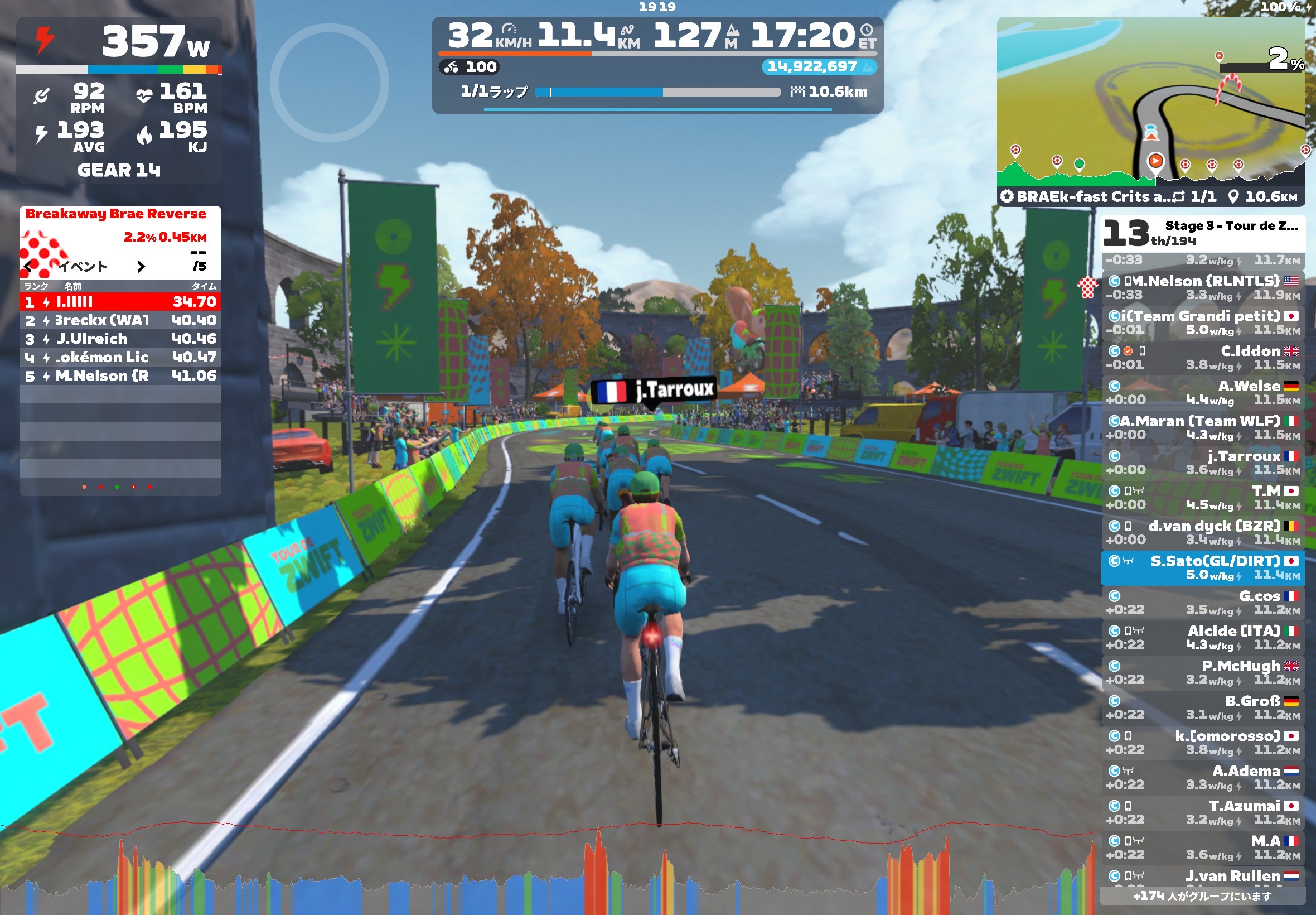The width and height of the screenshot is (1316, 915).
Task: Select P.McHugh from nearby riders
Action: [x=1203, y=672]
